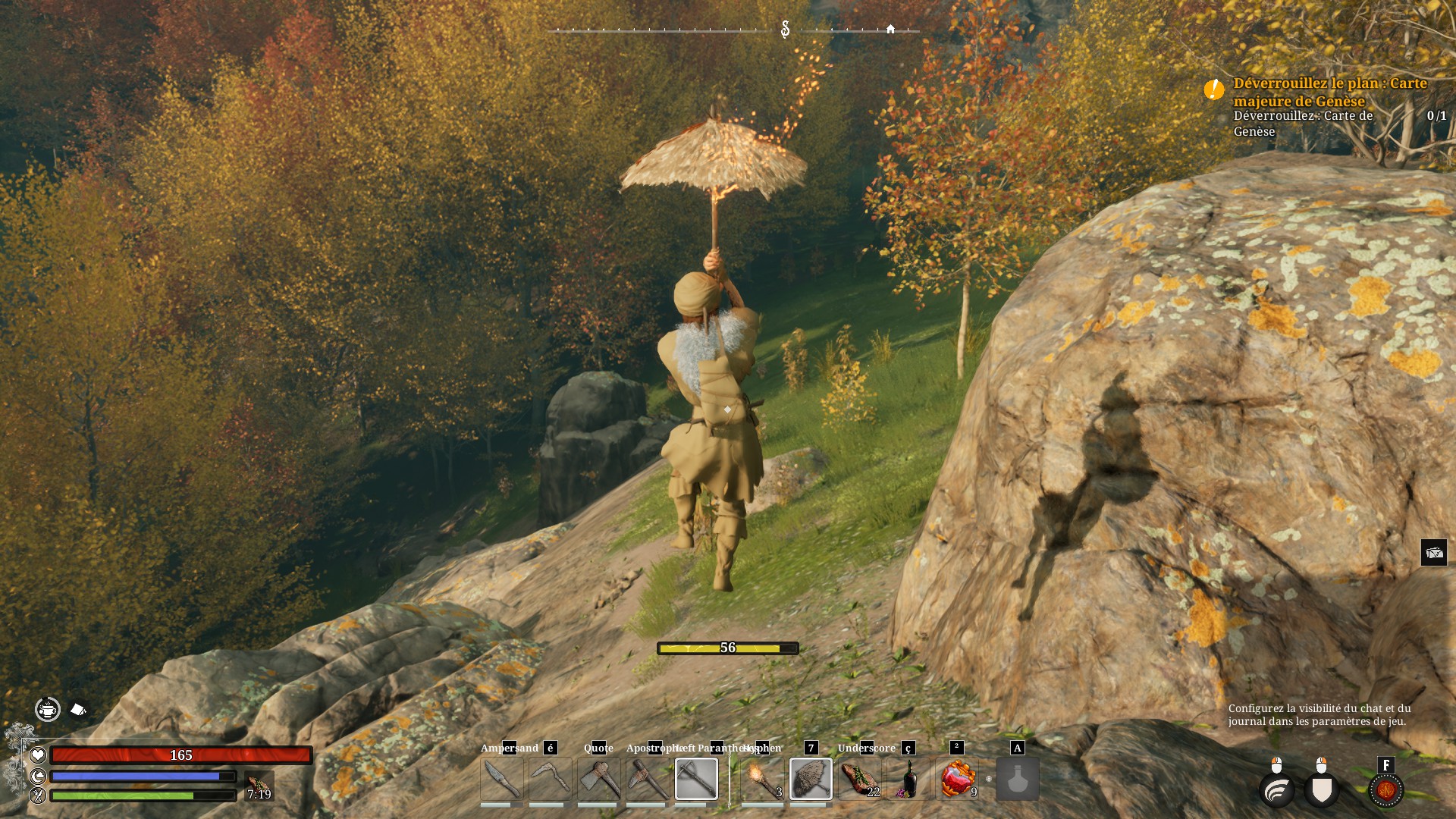This screenshot has height=819, width=1456.
Task: Eat the cooked meat stack of 22
Action: point(859,779)
